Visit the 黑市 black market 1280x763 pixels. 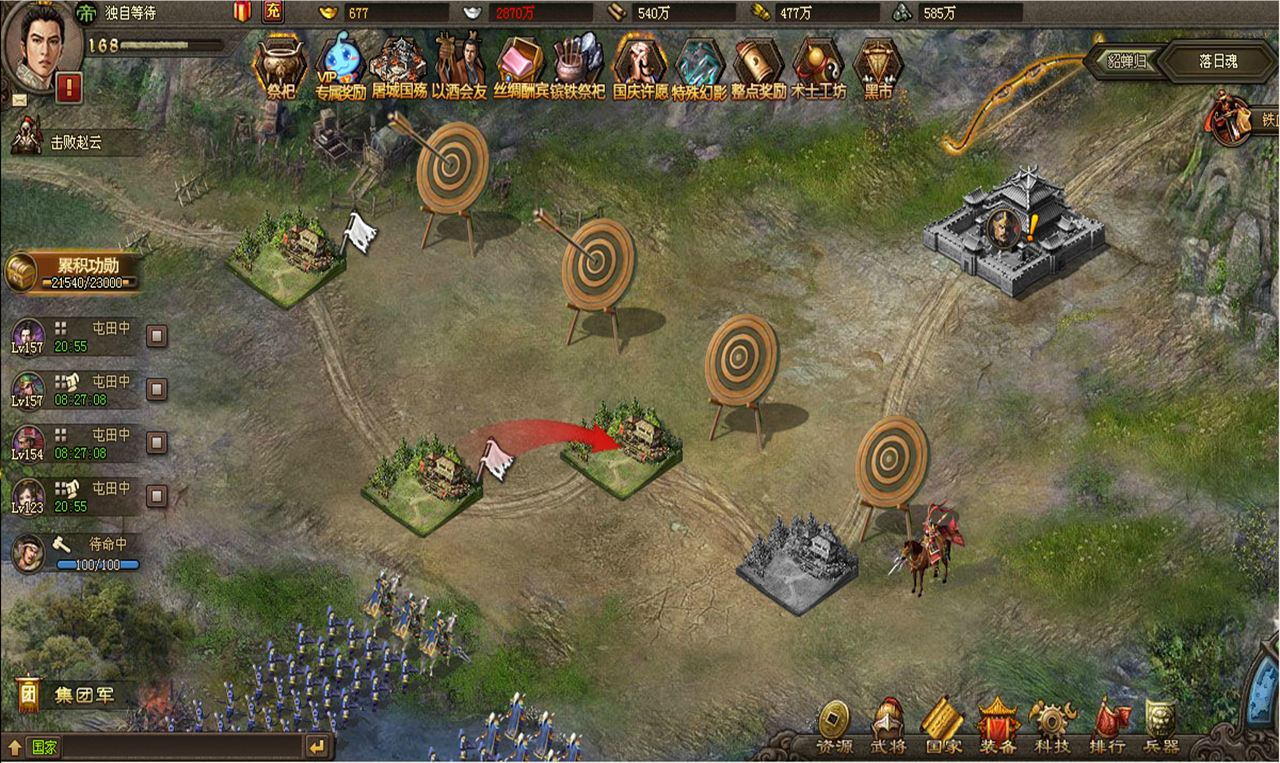878,66
